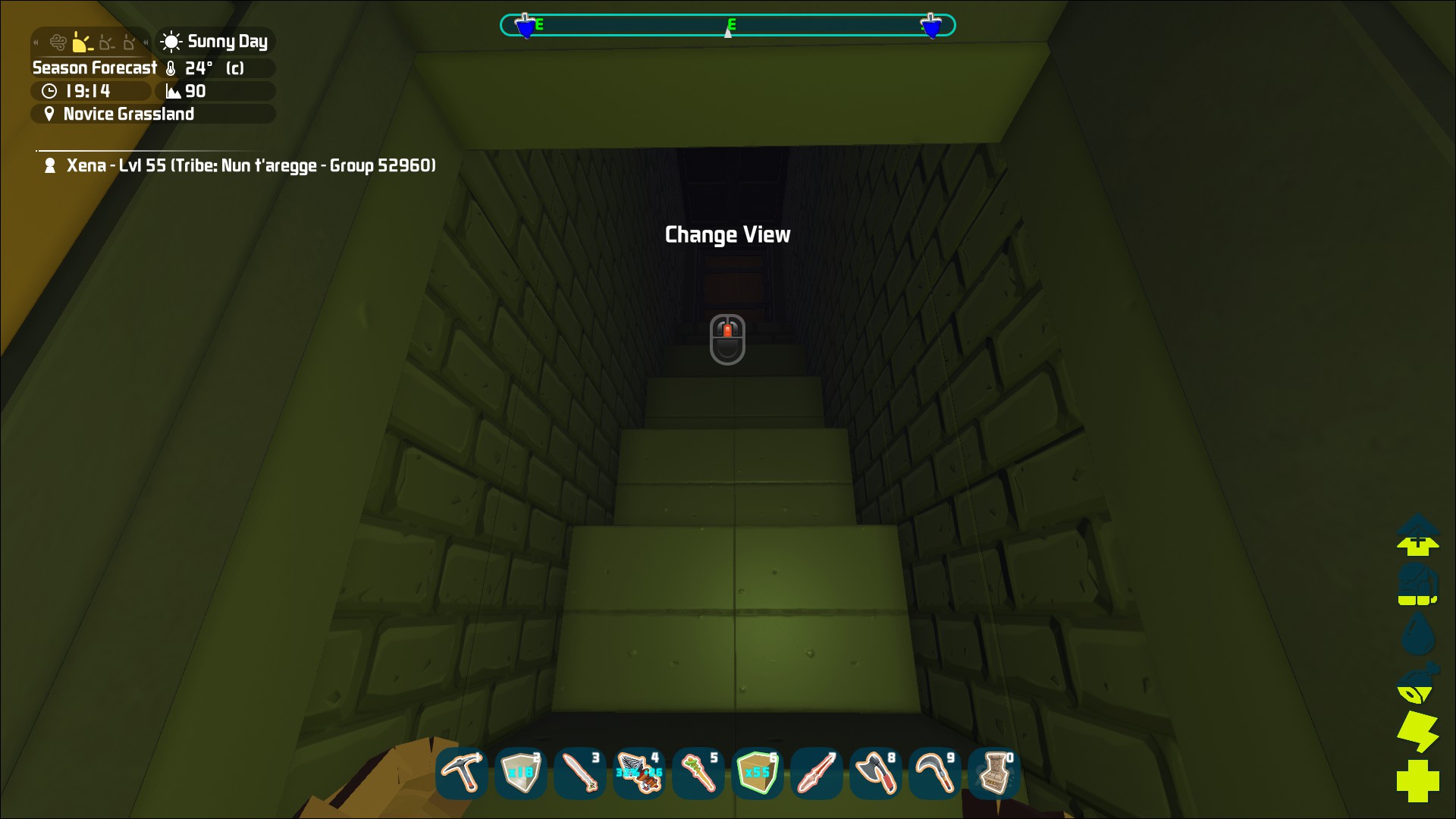Select the sword in hotbar slot 3
The width and height of the screenshot is (1456, 819).
pyautogui.click(x=579, y=773)
